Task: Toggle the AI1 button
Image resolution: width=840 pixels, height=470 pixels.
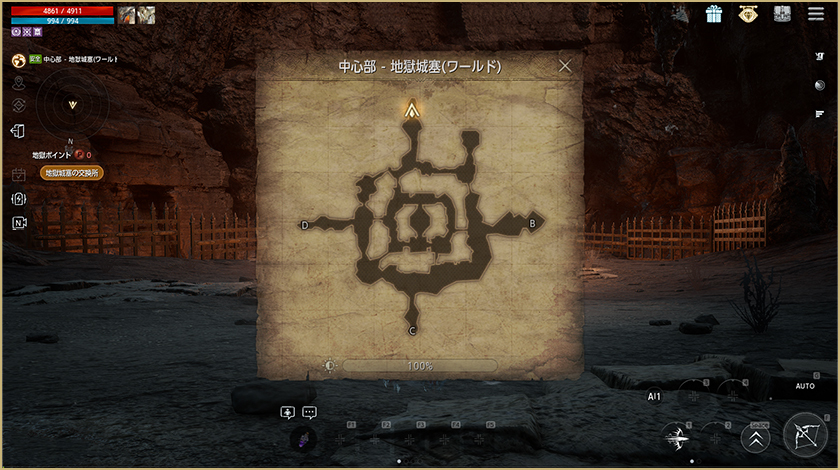Action: pos(654,396)
